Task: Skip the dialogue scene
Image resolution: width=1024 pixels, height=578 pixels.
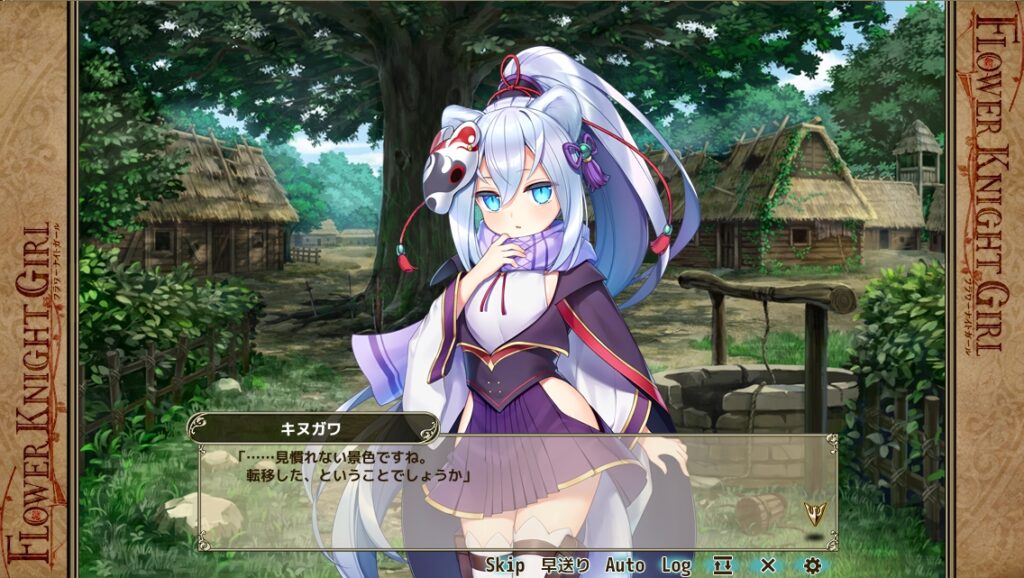Action: pos(505,565)
